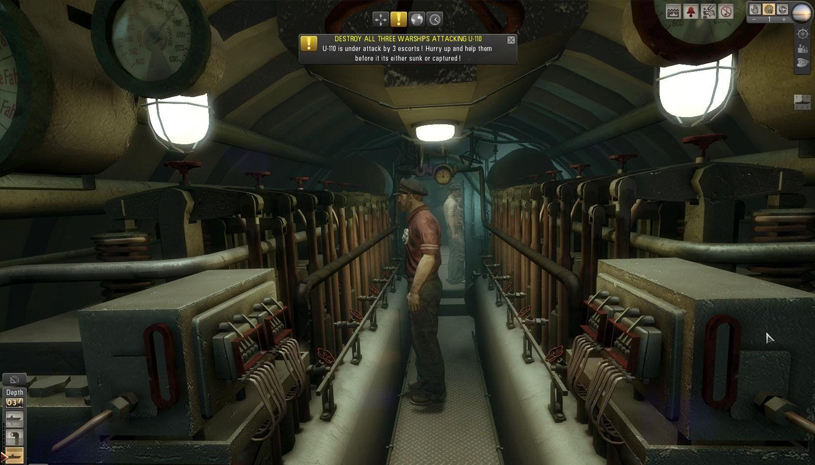Image resolution: width=815 pixels, height=465 pixels.
Task: Toggle the depth panel protractor button
Action: click(x=14, y=380)
